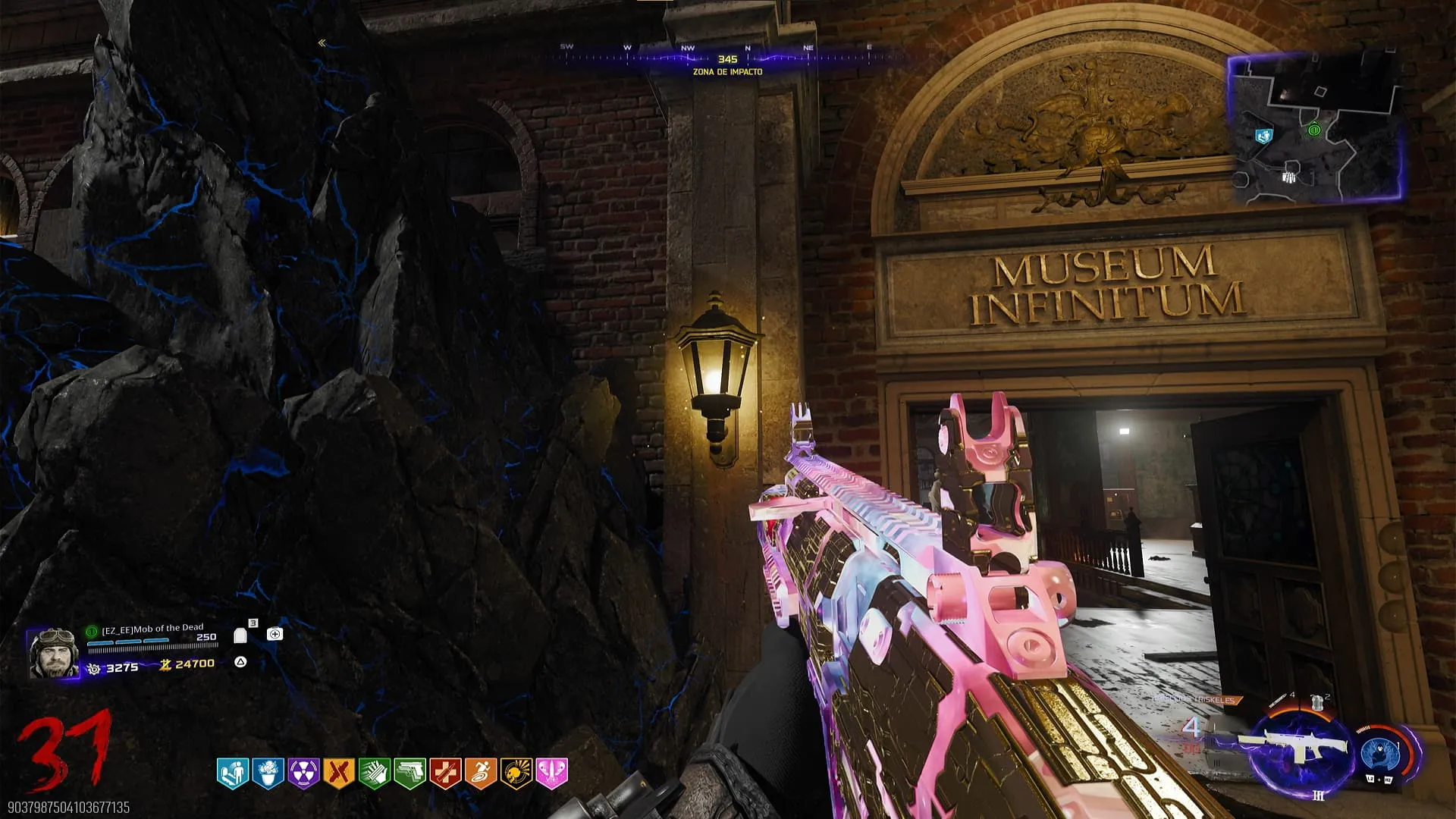Click the black and yellow skull perk
This screenshot has width=1456, height=819.
516,773
